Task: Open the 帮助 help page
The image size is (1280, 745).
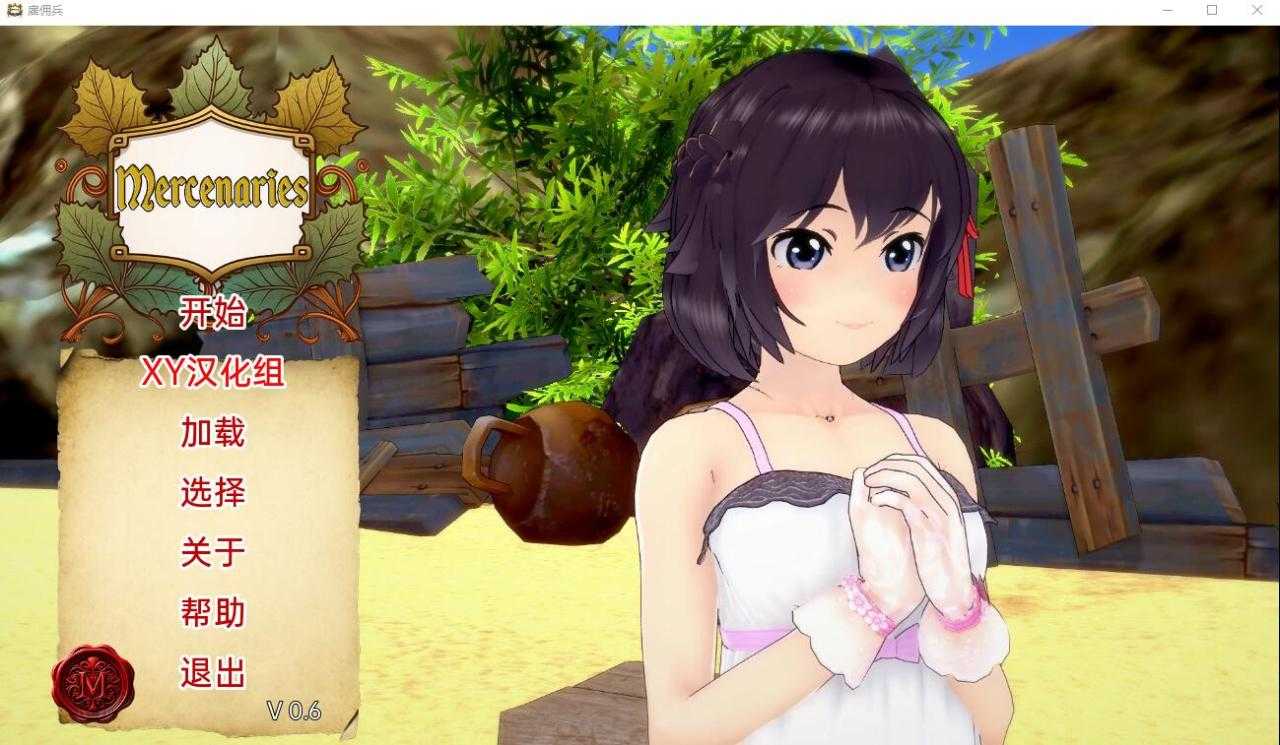Action: point(213,612)
